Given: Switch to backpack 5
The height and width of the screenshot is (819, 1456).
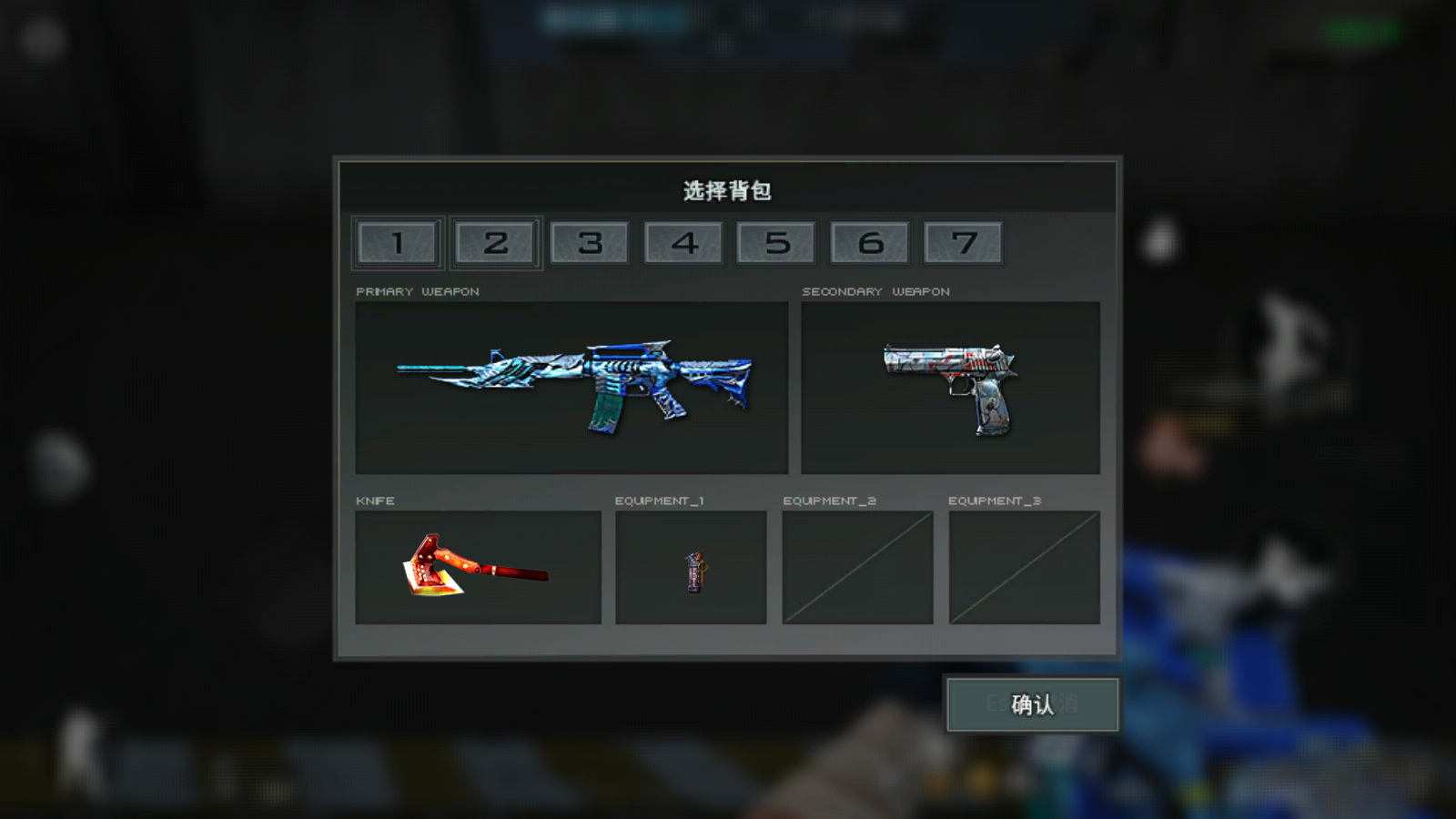Looking at the screenshot, I should [x=776, y=242].
